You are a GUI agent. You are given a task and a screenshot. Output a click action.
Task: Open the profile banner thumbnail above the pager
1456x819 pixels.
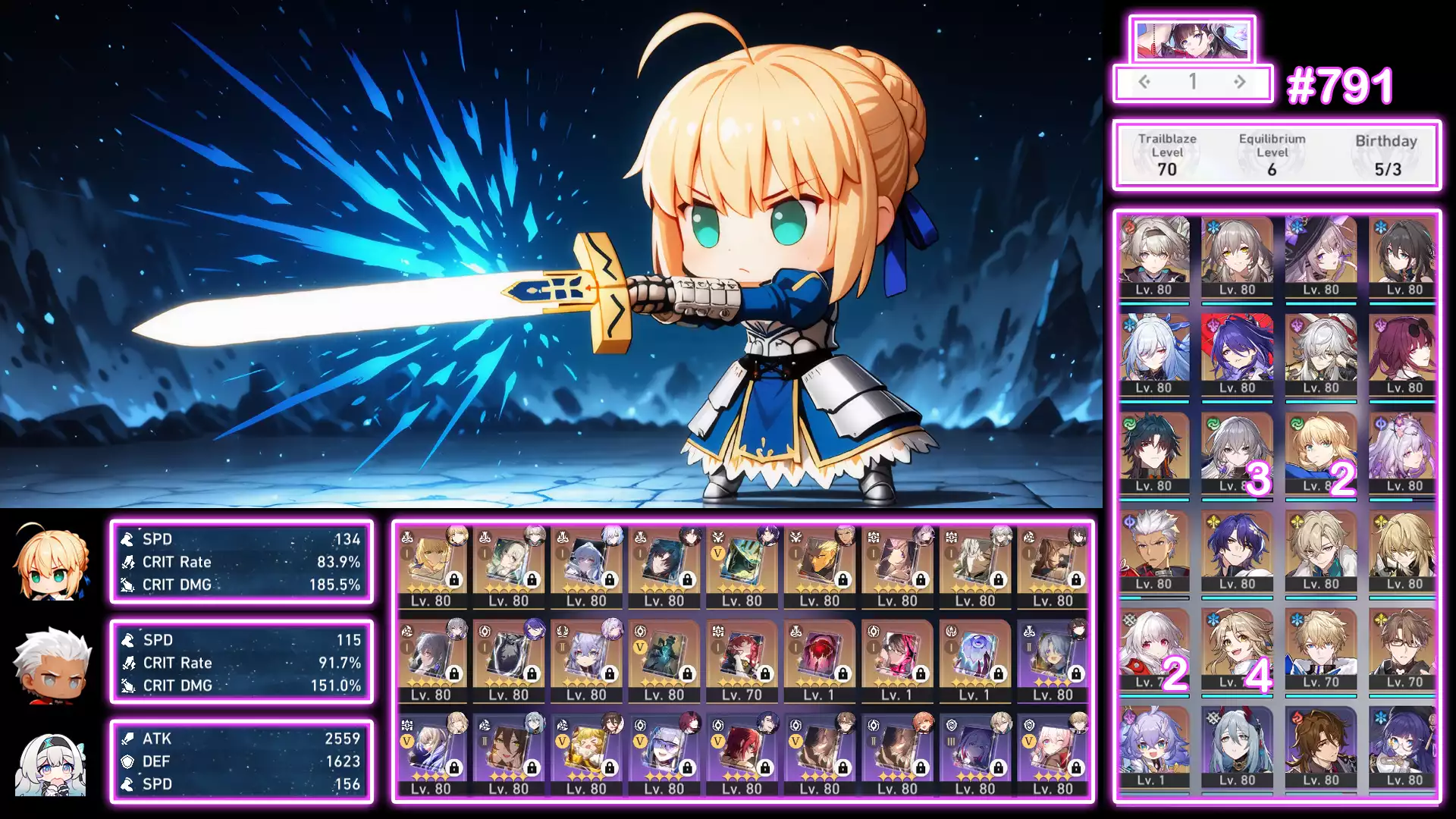click(x=1191, y=40)
